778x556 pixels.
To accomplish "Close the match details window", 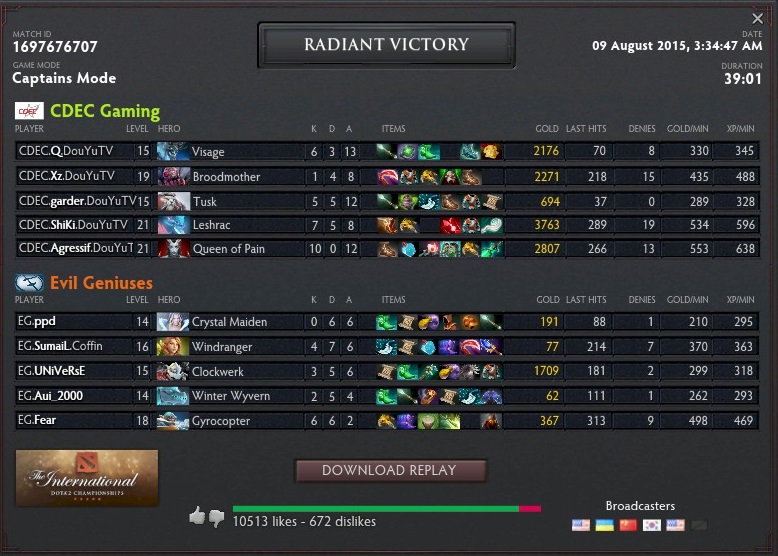I will pyautogui.click(x=757, y=19).
